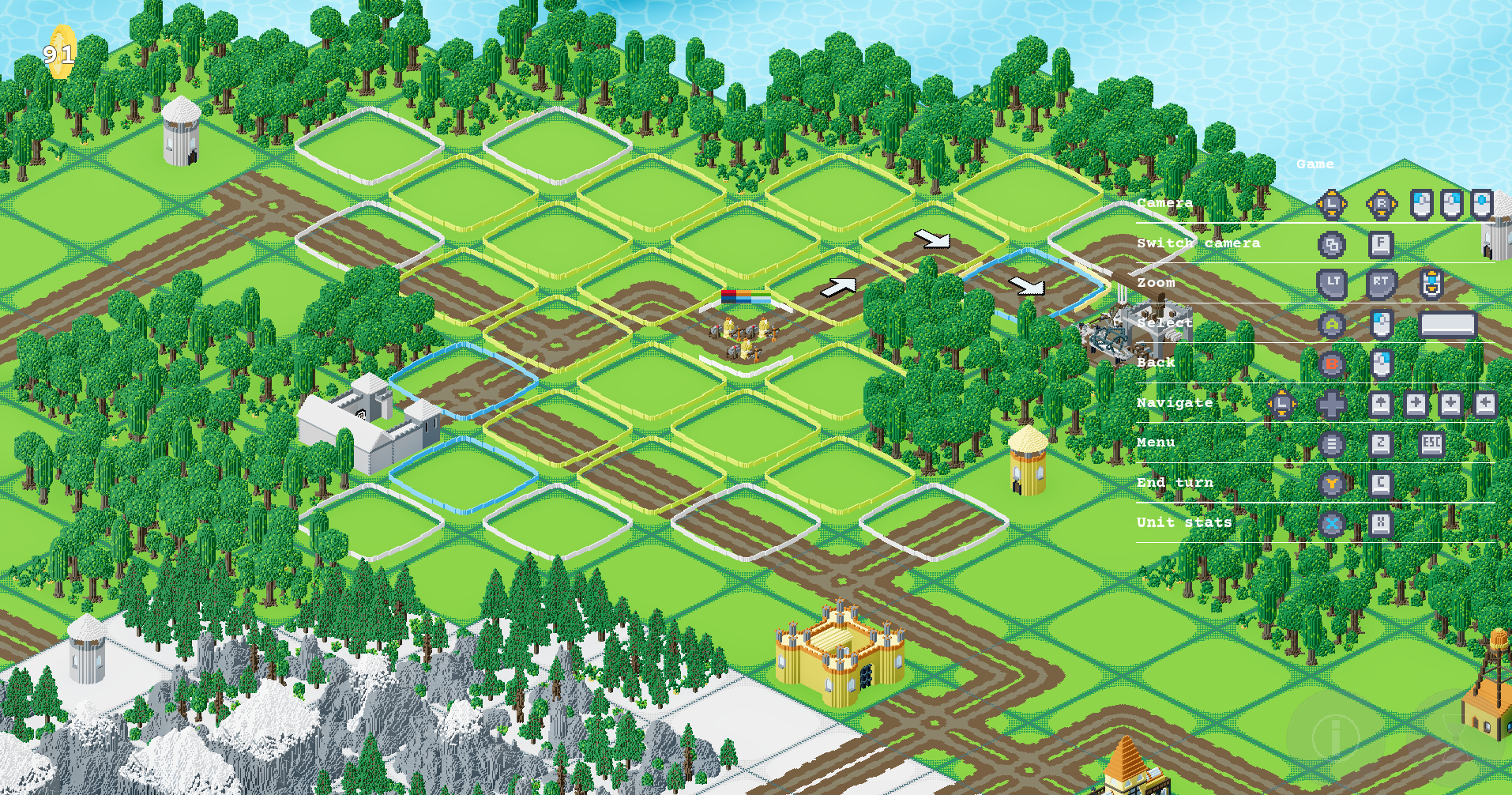Click the Y button icon for End turn
The height and width of the screenshot is (795, 1512).
point(1331,484)
